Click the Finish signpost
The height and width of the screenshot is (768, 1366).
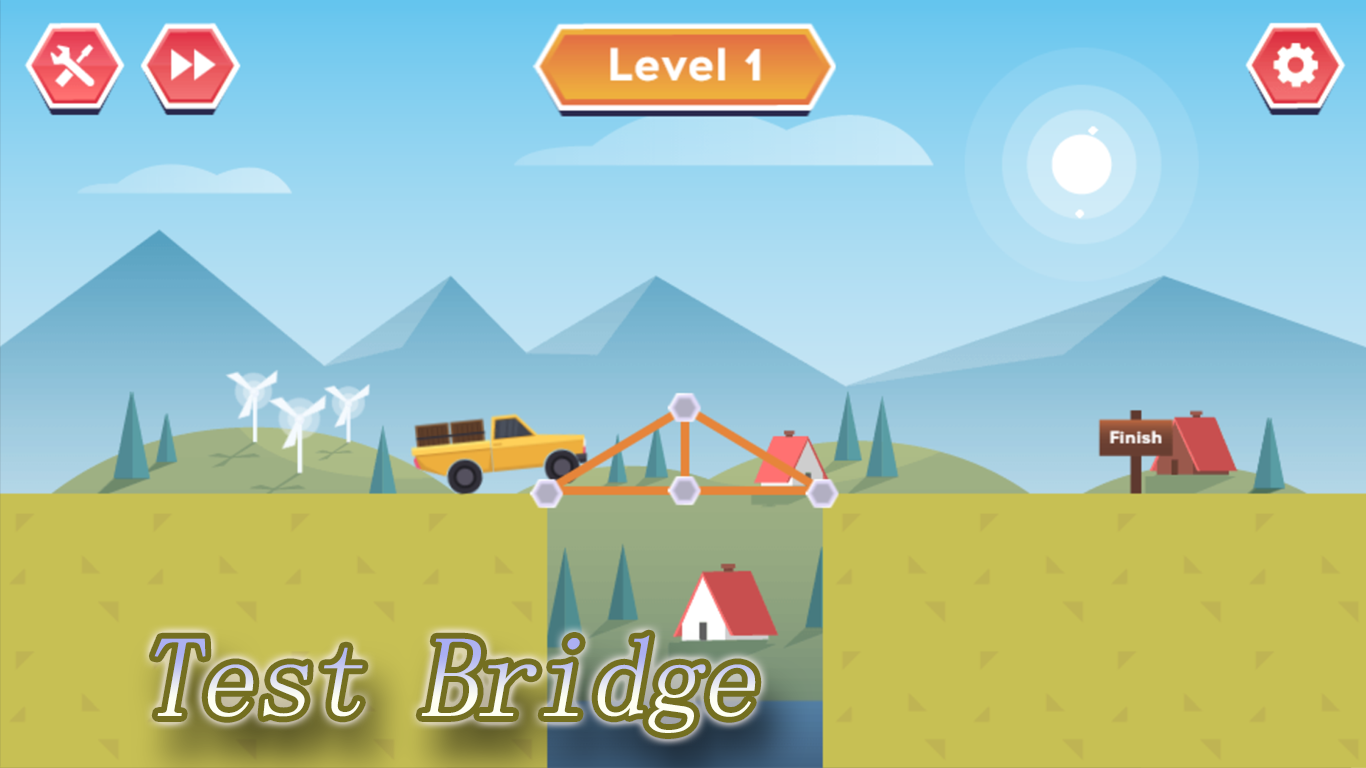[x=1135, y=438]
